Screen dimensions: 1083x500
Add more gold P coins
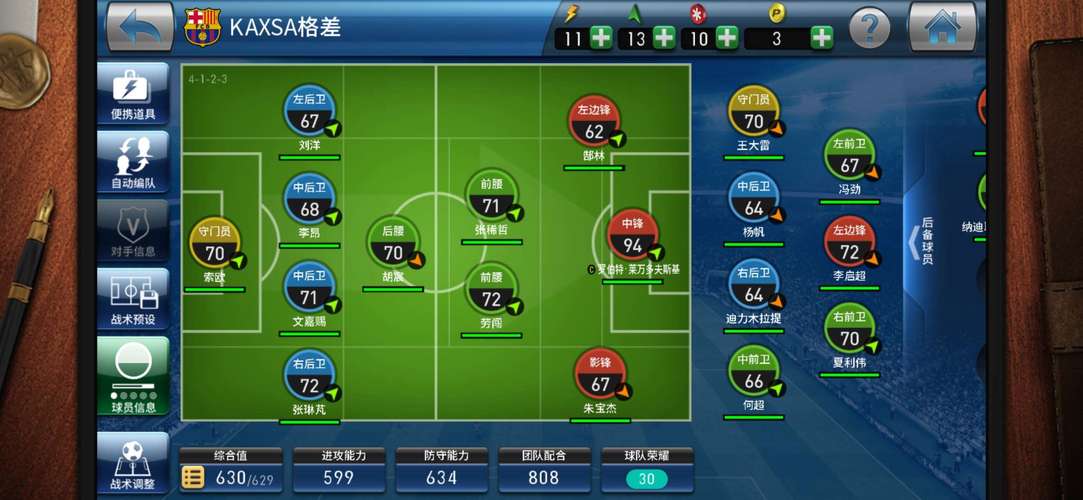pos(821,38)
